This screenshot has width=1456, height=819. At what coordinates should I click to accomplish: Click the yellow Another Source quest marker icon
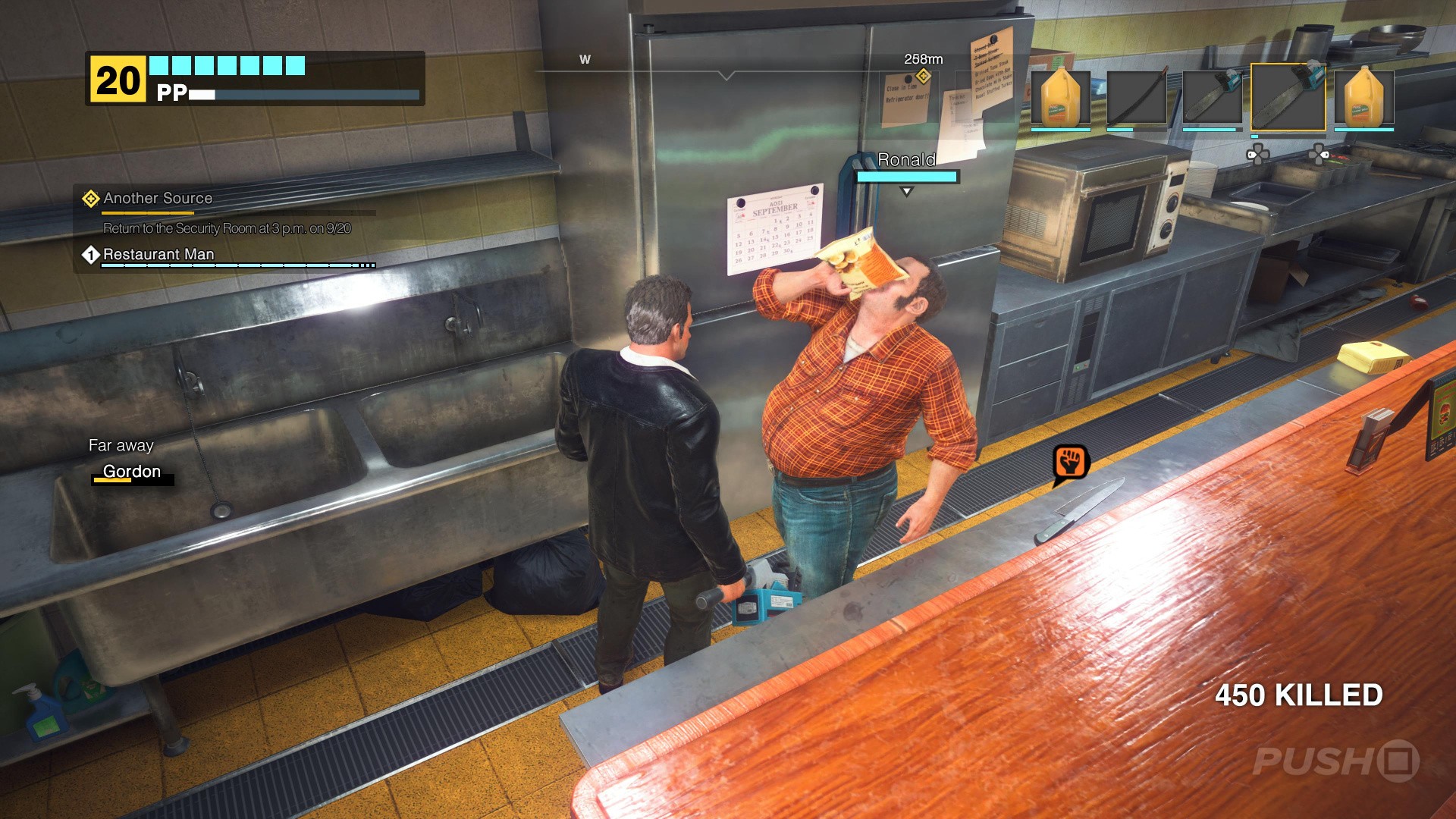pyautogui.click(x=91, y=198)
